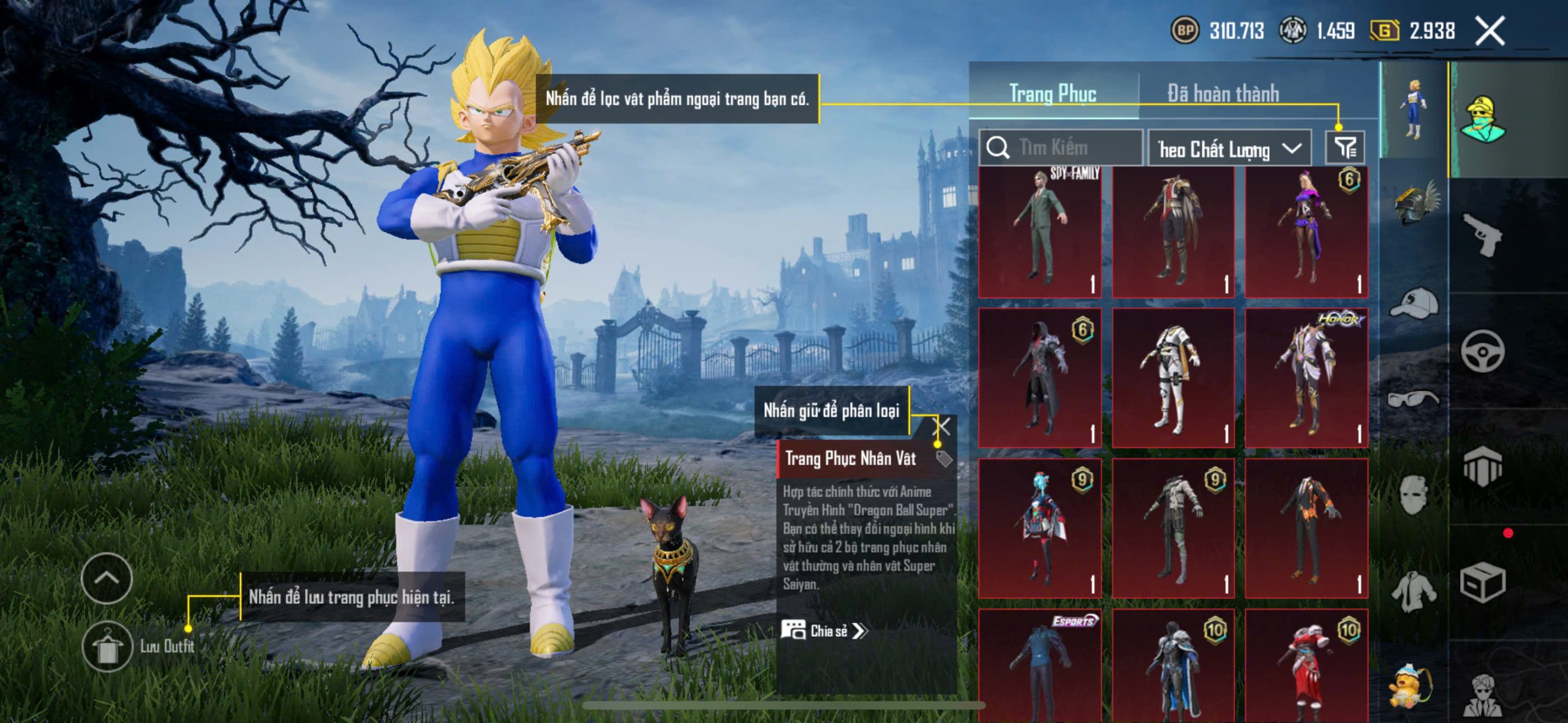Select the Spy×Family green suit outfit
Image resolution: width=1568 pixels, height=723 pixels.
[x=1040, y=231]
